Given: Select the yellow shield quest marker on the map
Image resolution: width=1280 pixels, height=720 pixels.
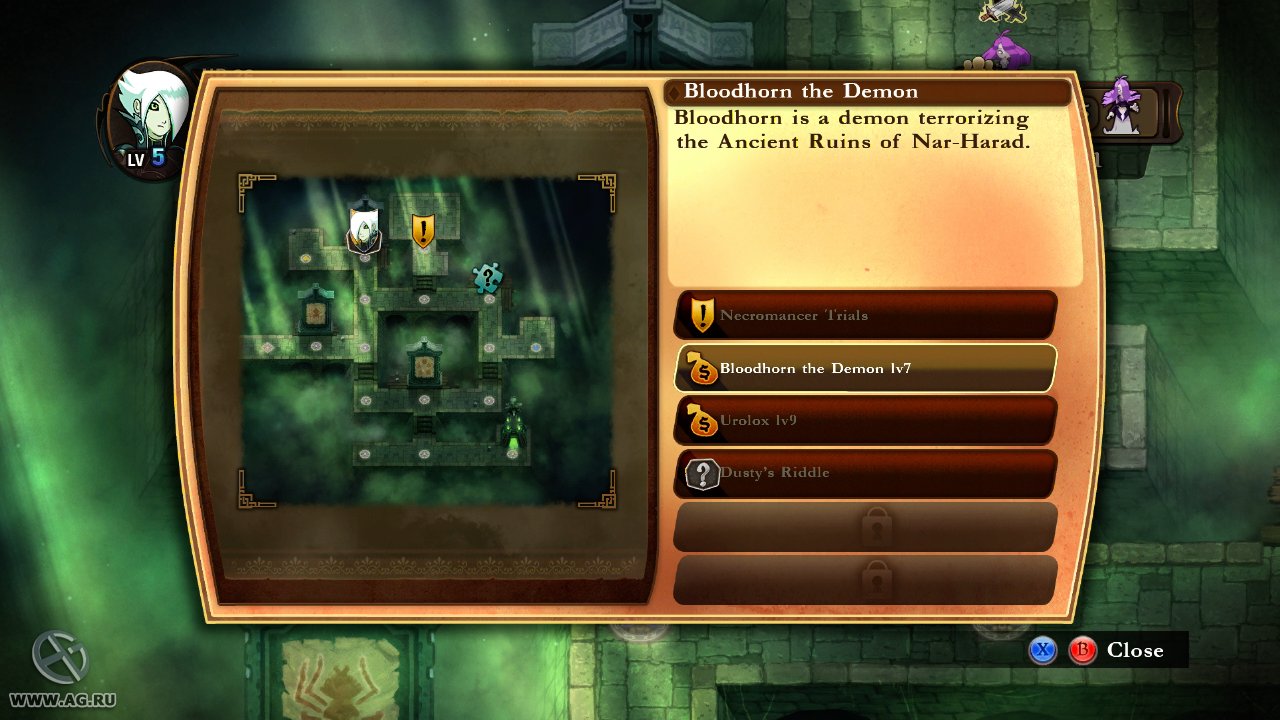Looking at the screenshot, I should coord(423,230).
